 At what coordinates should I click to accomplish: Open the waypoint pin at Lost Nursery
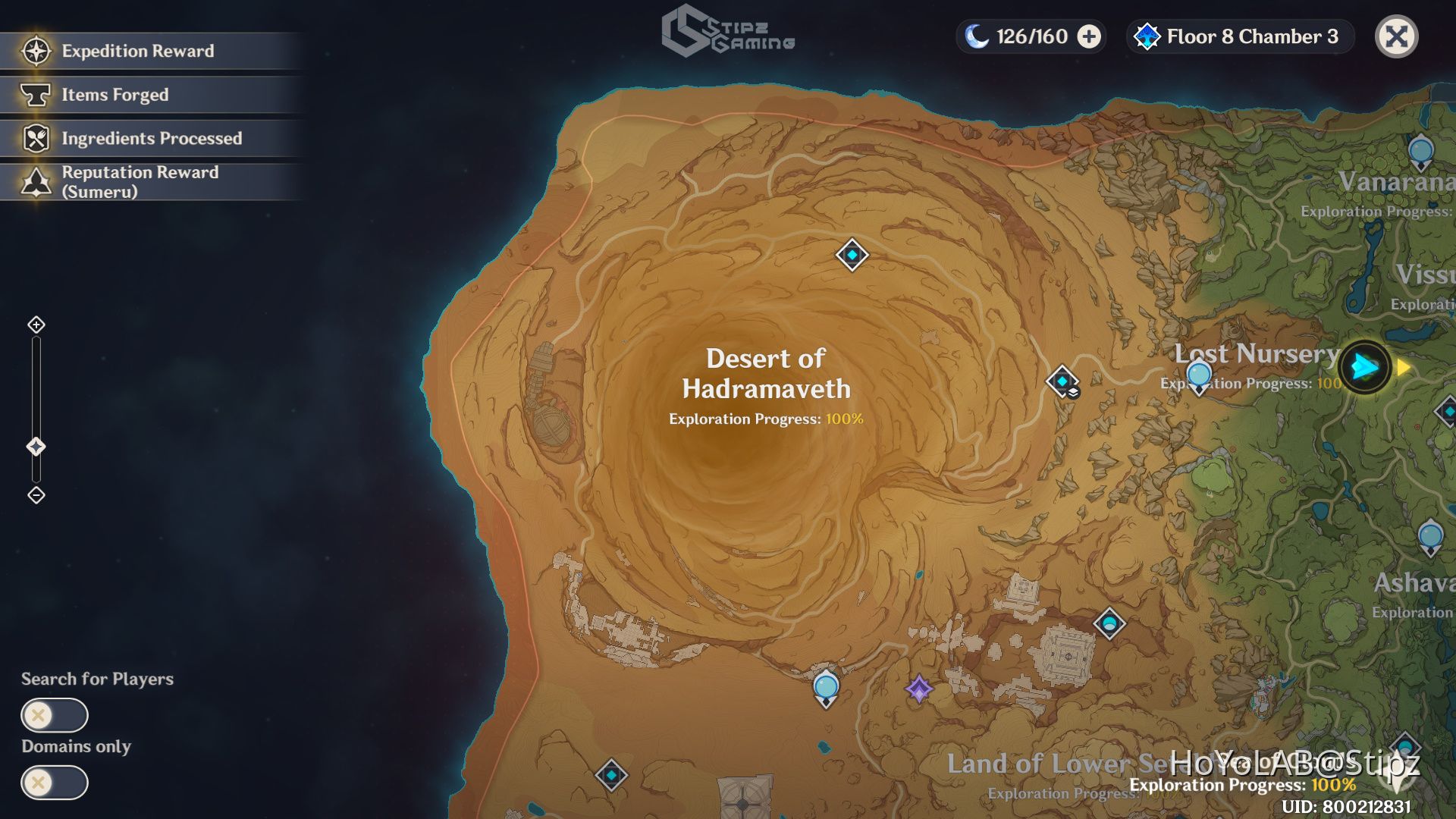coord(1199,373)
